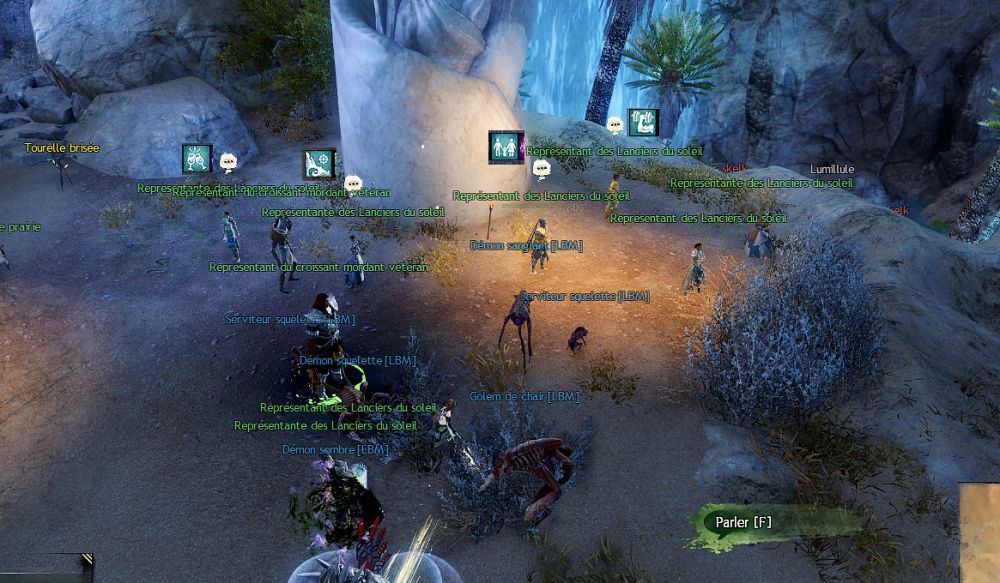Choose the flexing arm marker icon
Viewport: 1000px width, 583px height.
[642, 123]
